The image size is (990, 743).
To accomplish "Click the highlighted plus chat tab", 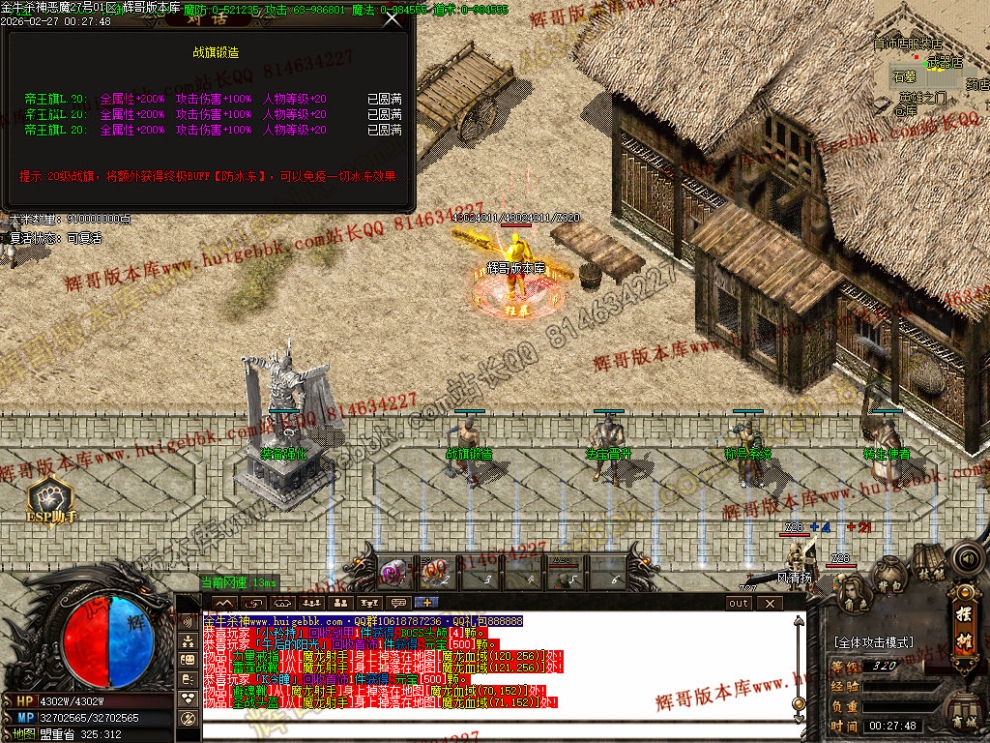I will pyautogui.click(x=426, y=602).
